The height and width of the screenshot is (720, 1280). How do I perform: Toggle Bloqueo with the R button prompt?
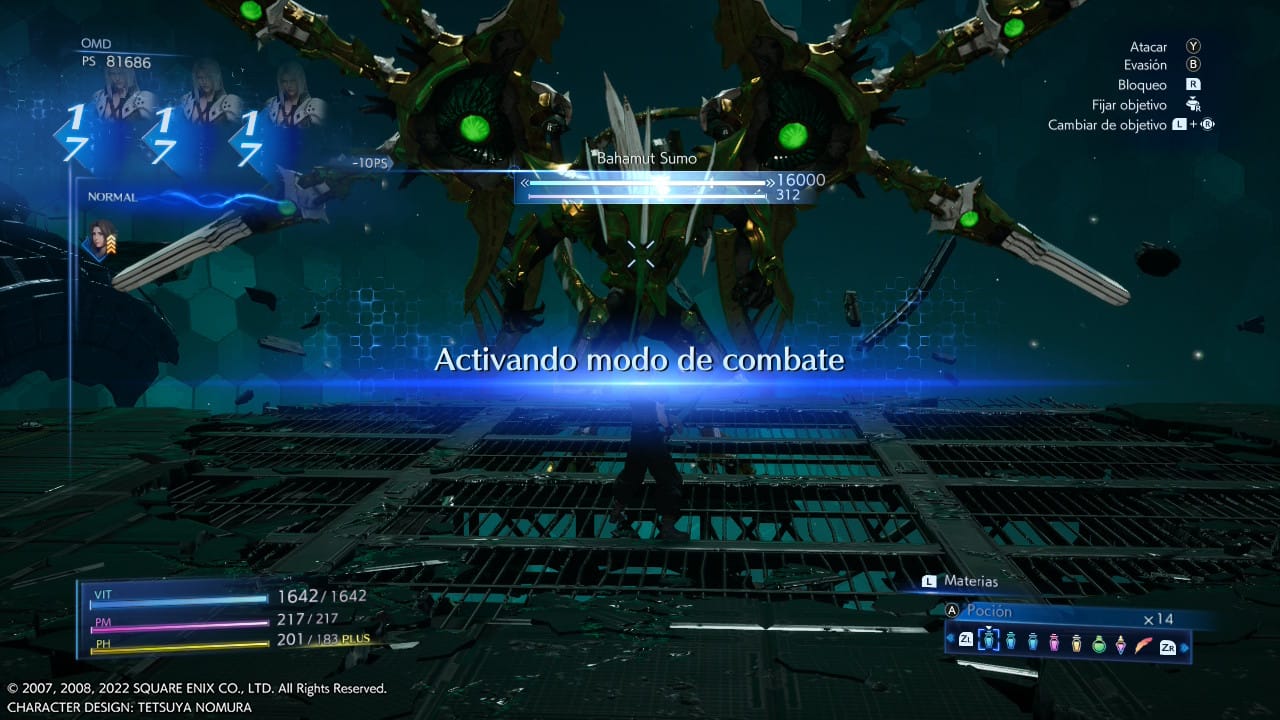coord(1192,84)
